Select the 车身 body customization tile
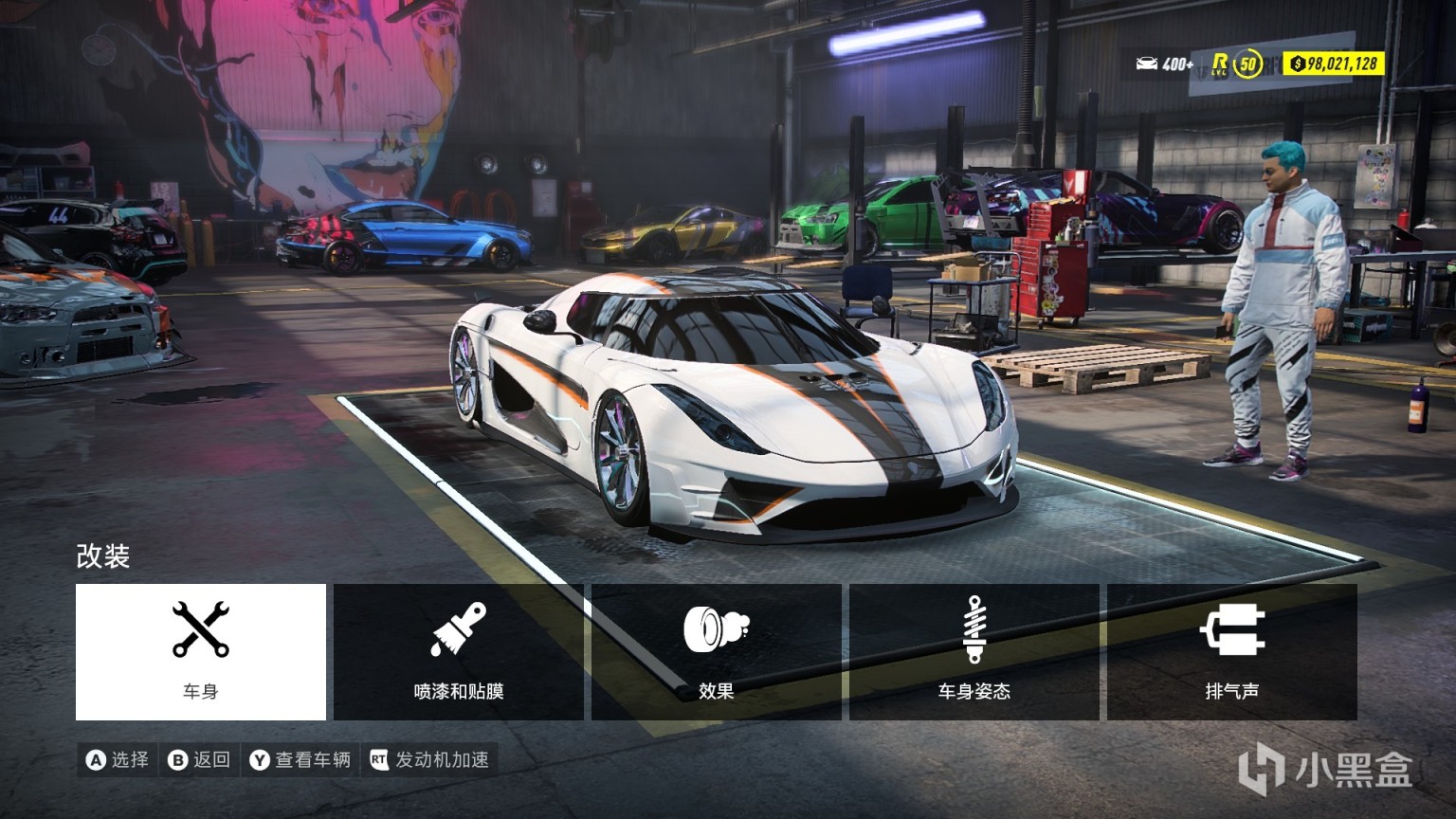 [x=201, y=651]
